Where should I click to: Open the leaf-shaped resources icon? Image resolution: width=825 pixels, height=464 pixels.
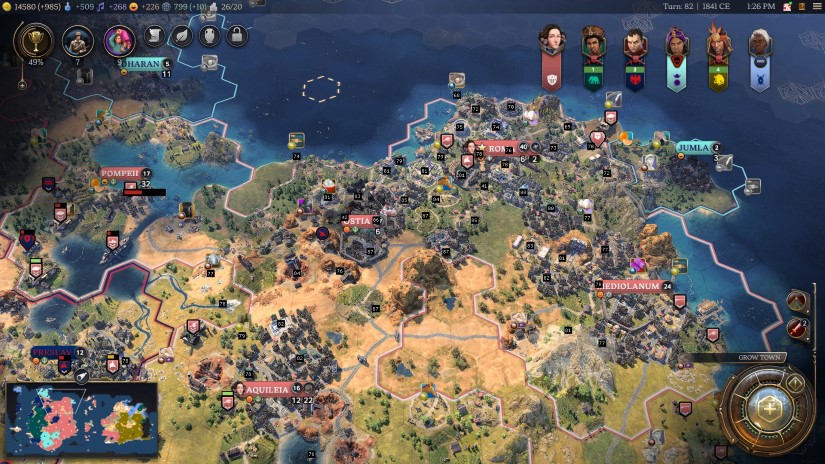pyautogui.click(x=182, y=37)
